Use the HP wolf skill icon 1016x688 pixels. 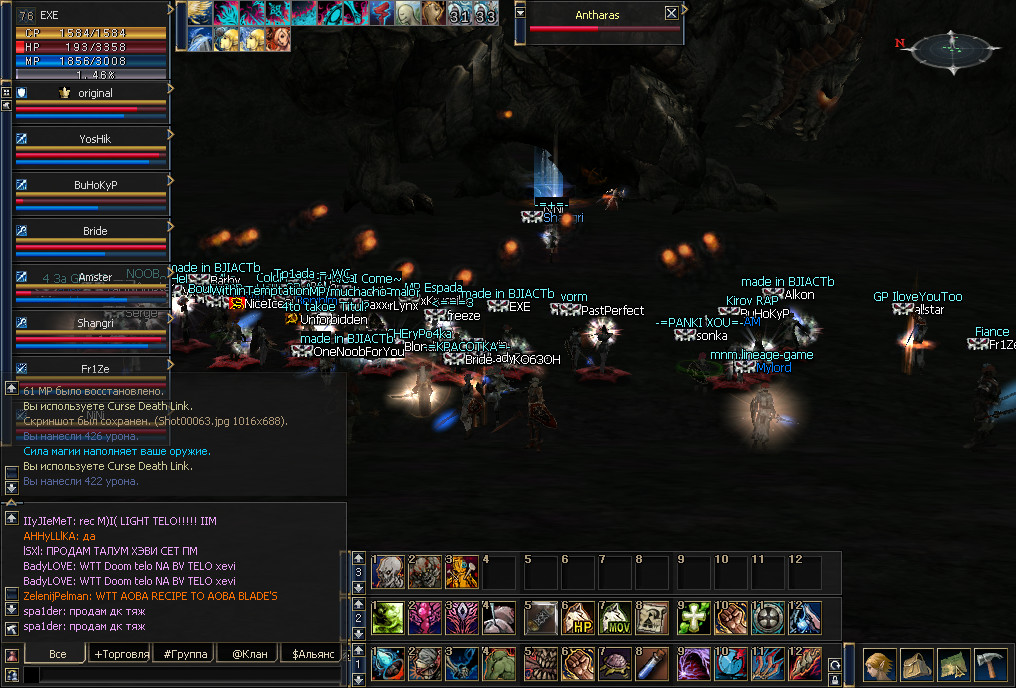pos(580,617)
